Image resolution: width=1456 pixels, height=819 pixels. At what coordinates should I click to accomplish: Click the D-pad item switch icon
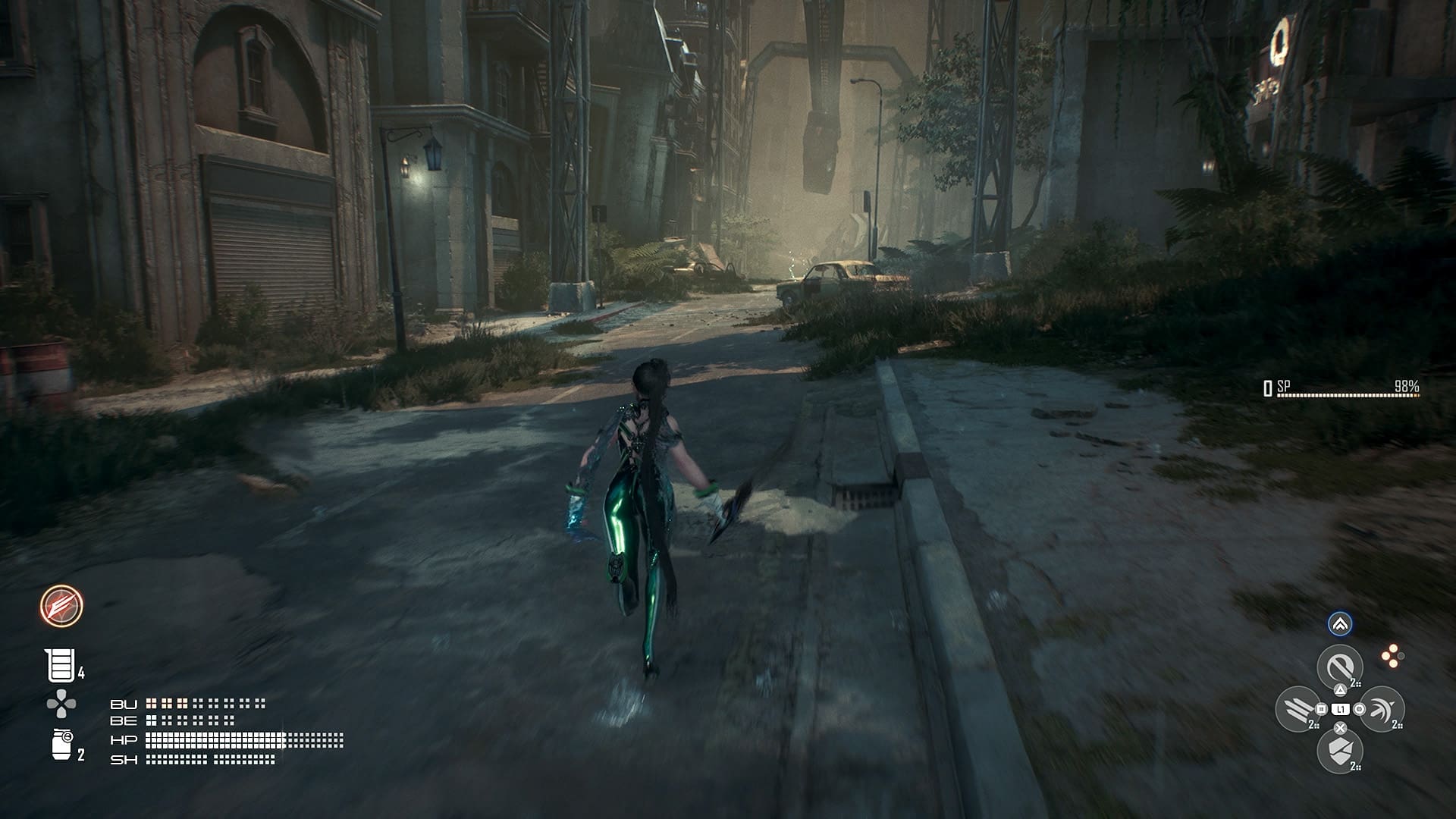tap(61, 702)
